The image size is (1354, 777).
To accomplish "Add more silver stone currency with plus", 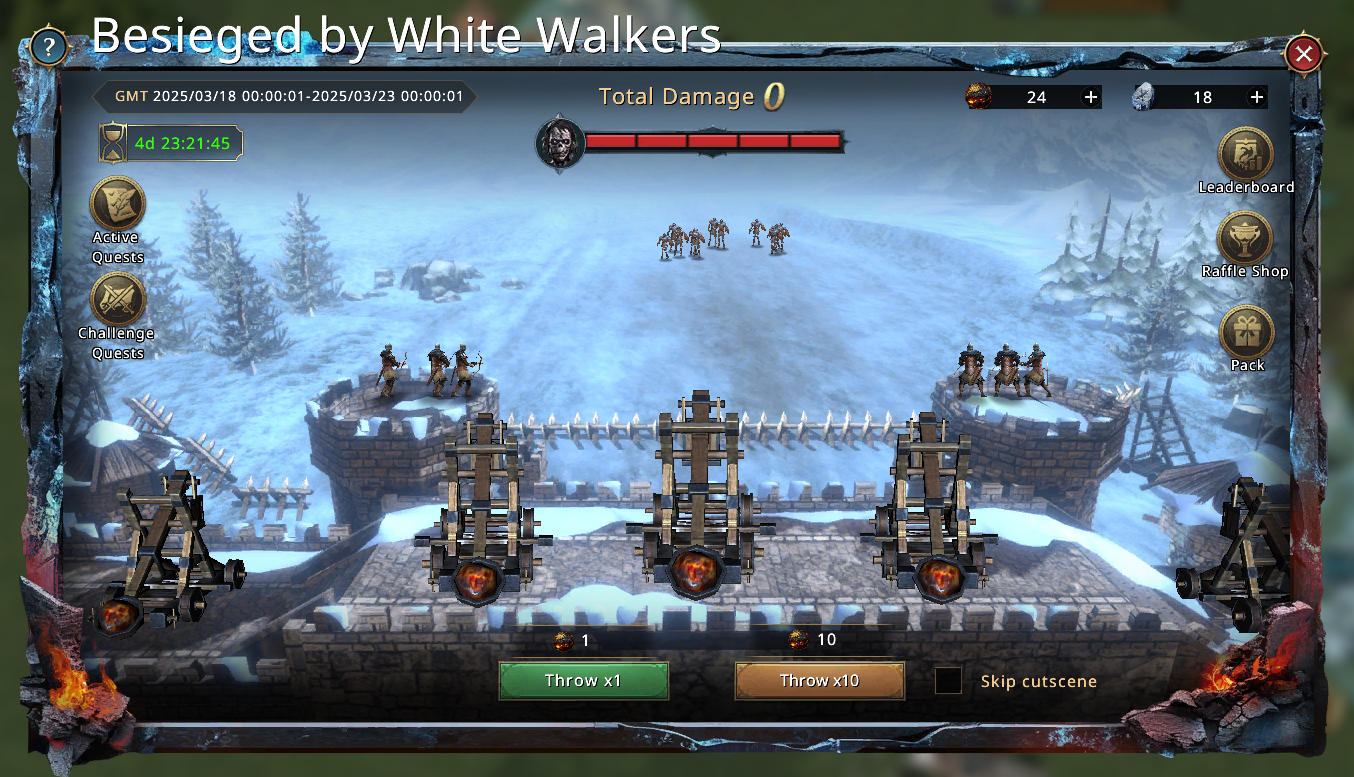I will tap(1257, 97).
